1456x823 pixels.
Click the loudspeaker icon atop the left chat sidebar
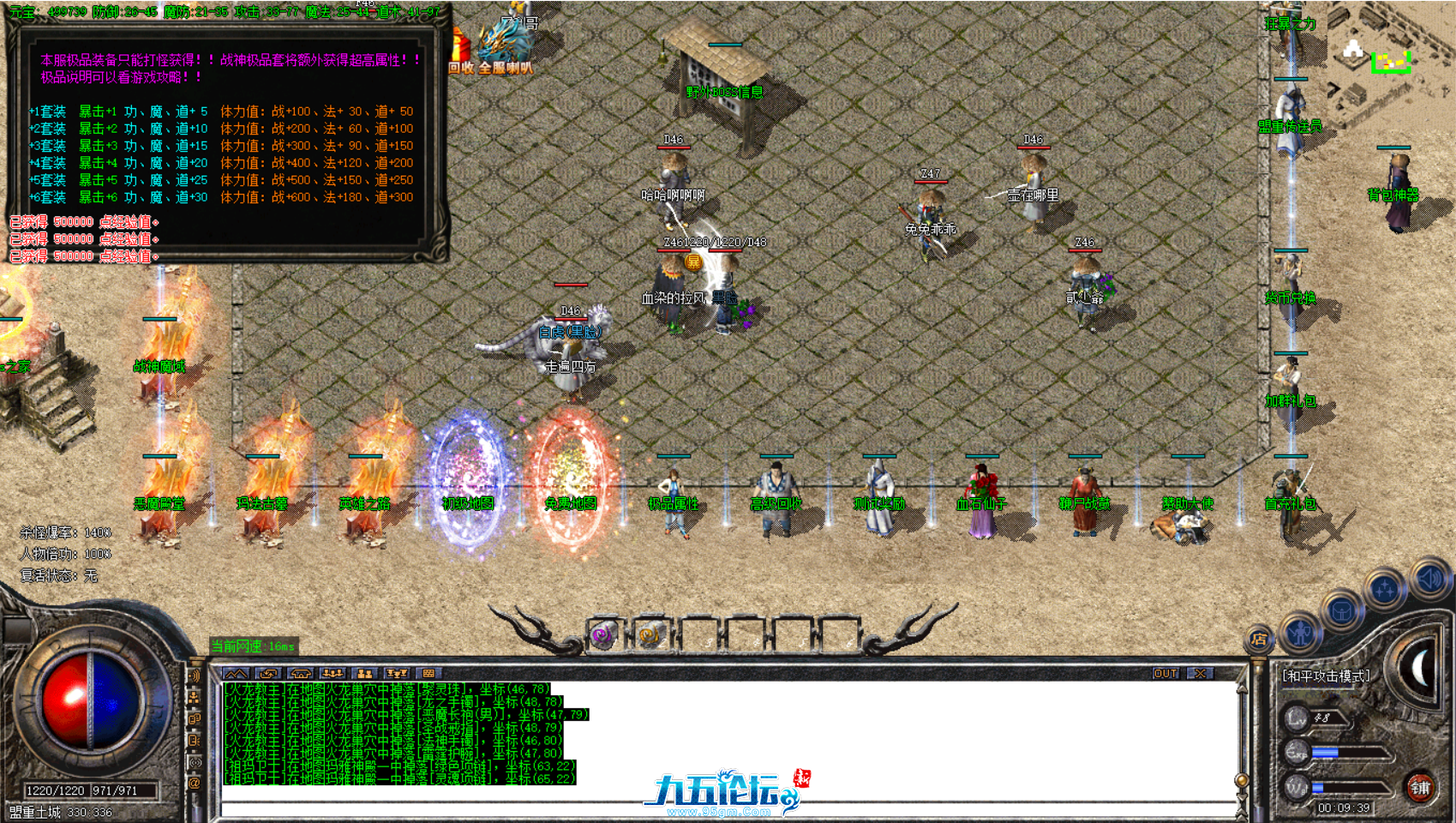(195, 674)
